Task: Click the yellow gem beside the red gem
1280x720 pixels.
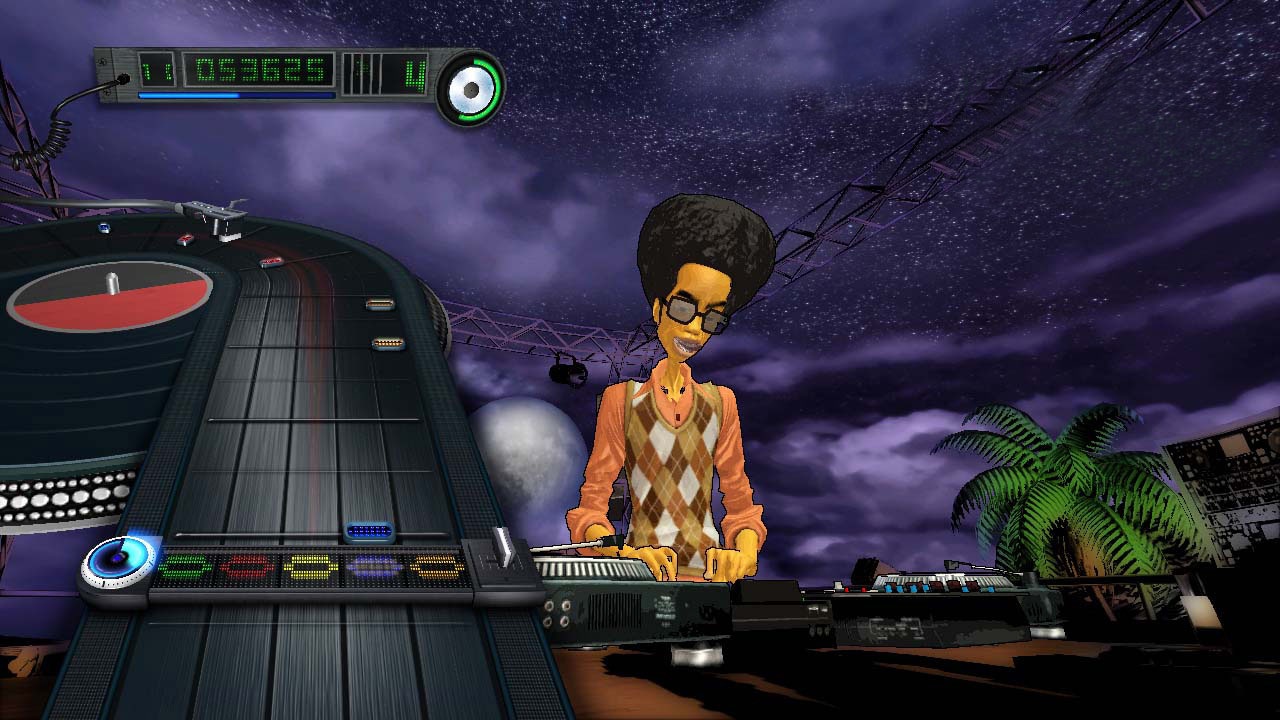Action: 309,567
